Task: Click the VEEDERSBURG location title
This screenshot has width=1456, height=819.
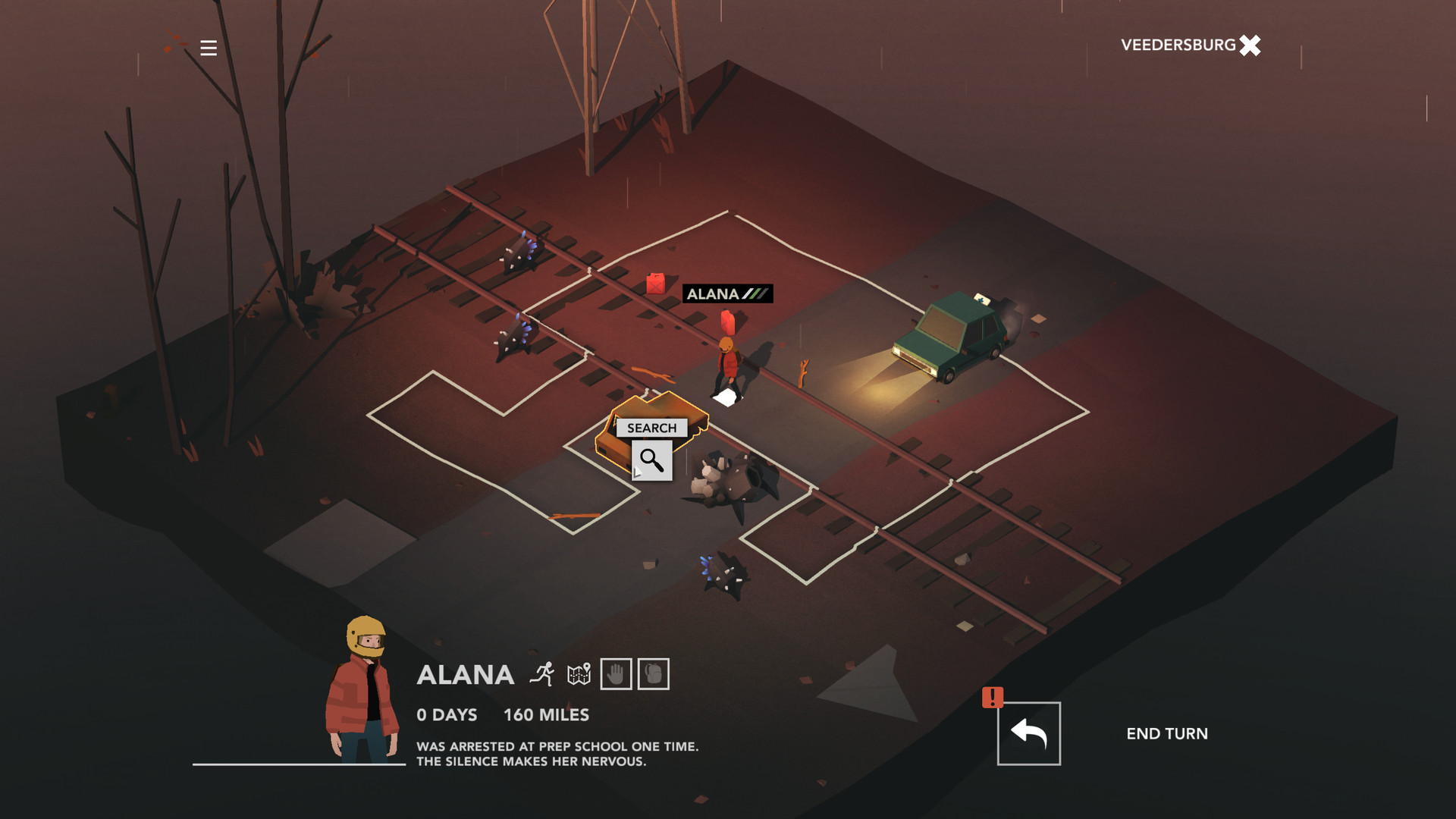Action: (1178, 44)
